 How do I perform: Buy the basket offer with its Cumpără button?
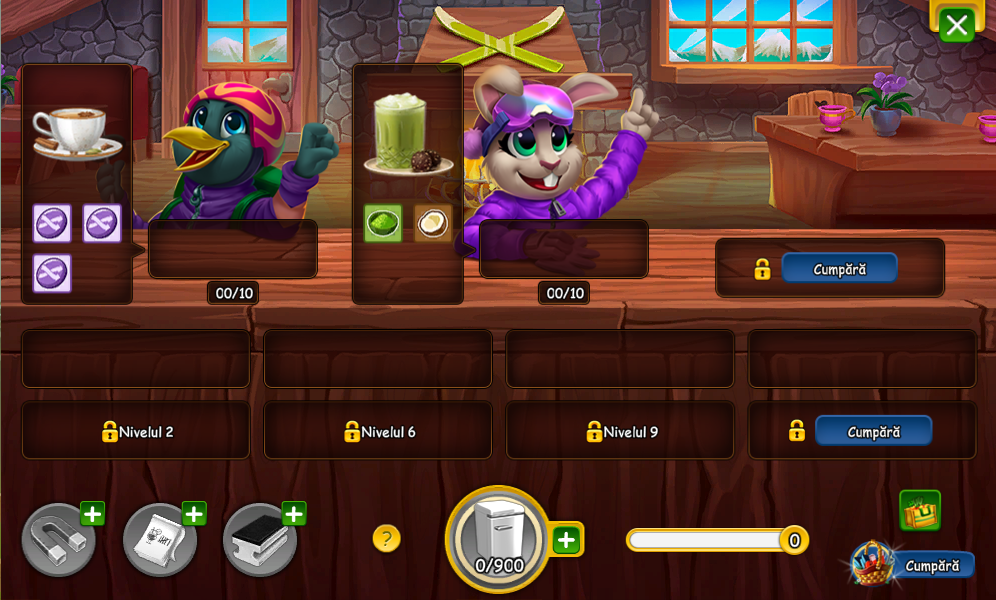(x=932, y=566)
